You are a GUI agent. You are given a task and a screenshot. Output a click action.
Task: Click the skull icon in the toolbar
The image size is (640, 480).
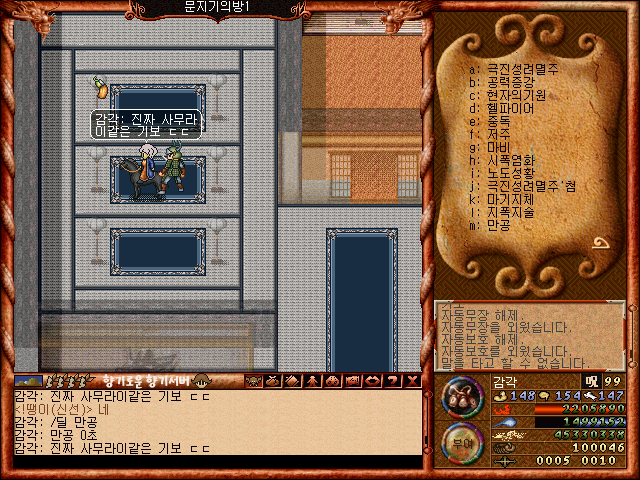click(x=253, y=381)
